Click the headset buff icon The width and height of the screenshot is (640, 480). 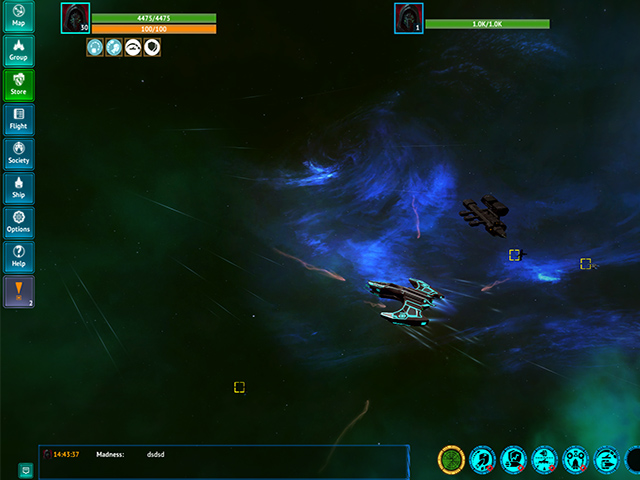coord(133,47)
